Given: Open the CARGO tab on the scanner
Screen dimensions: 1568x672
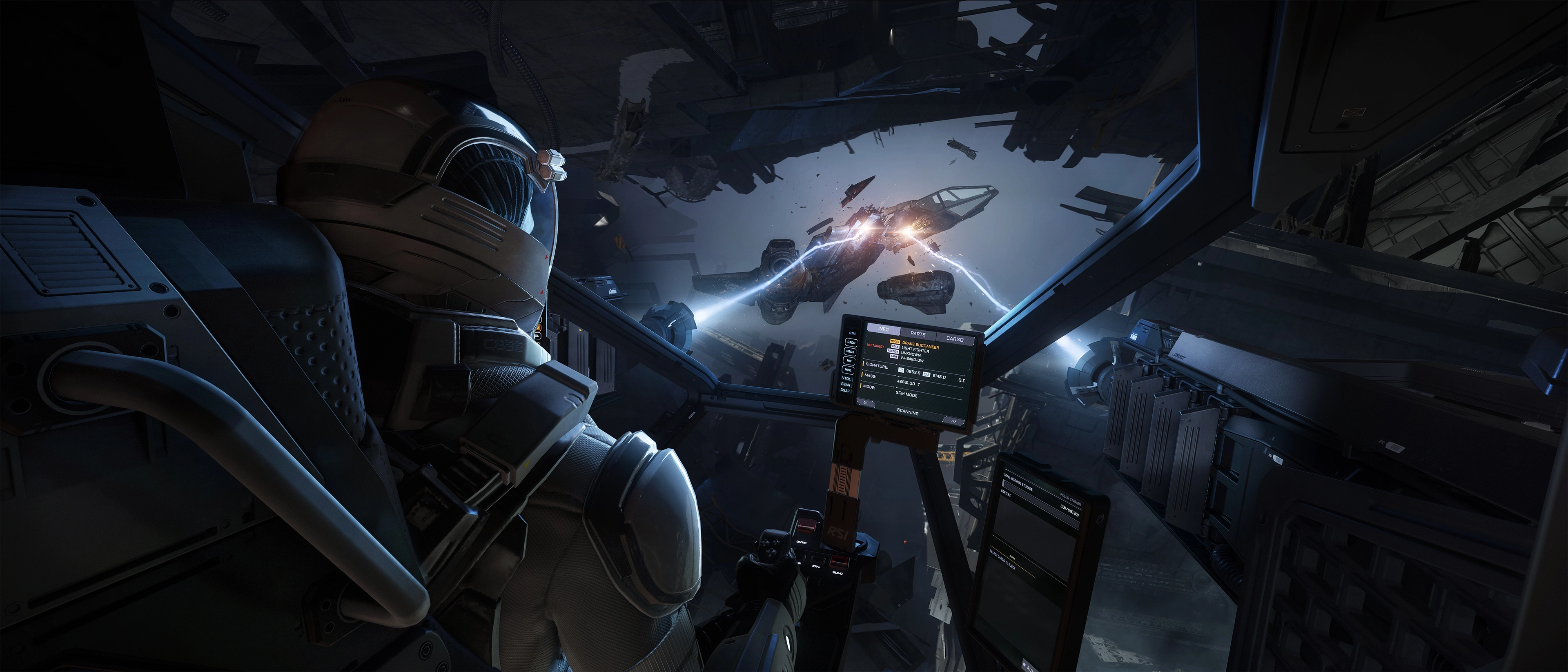Looking at the screenshot, I should pyautogui.click(x=954, y=338).
